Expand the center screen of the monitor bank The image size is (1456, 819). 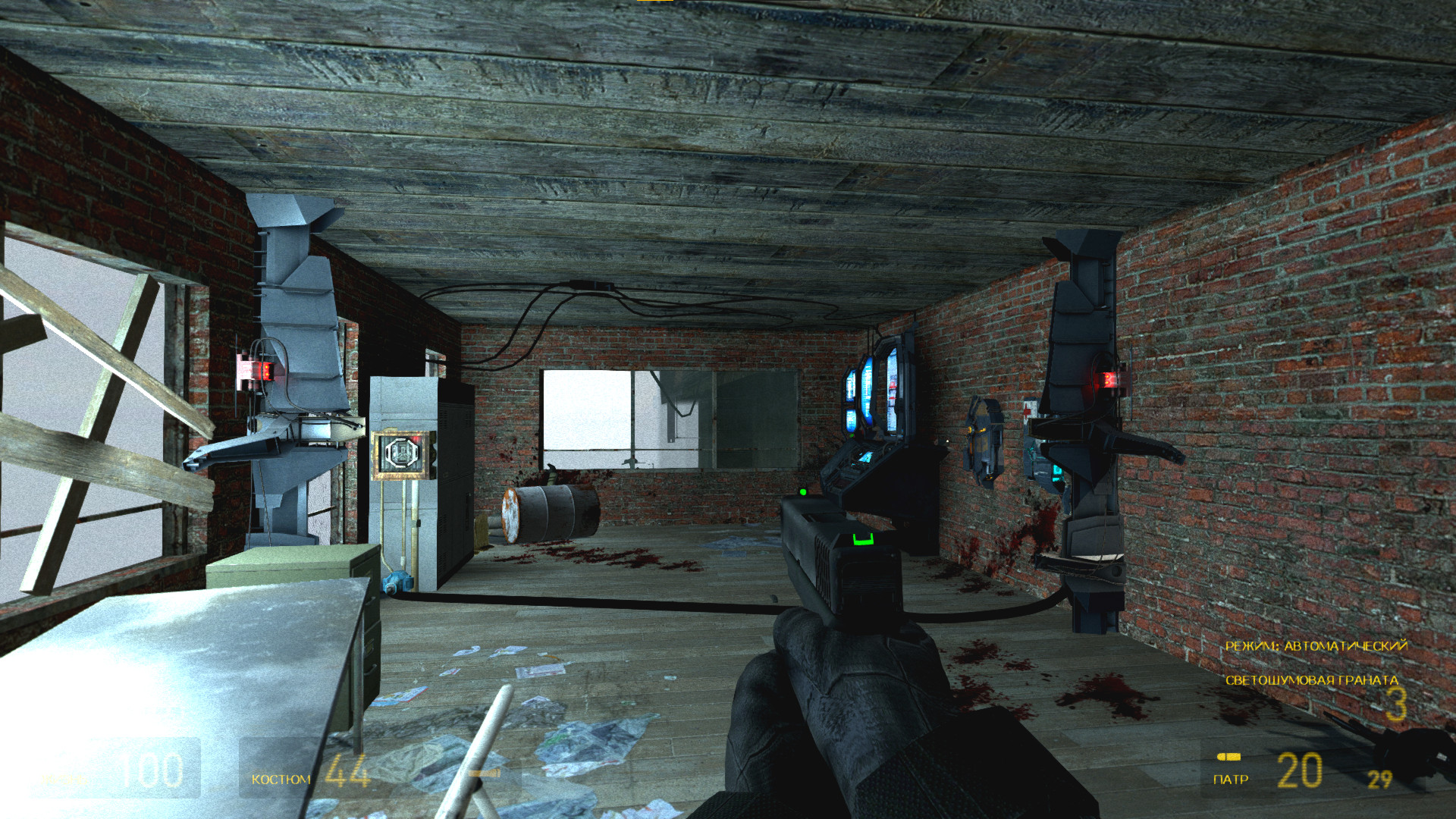(x=869, y=389)
